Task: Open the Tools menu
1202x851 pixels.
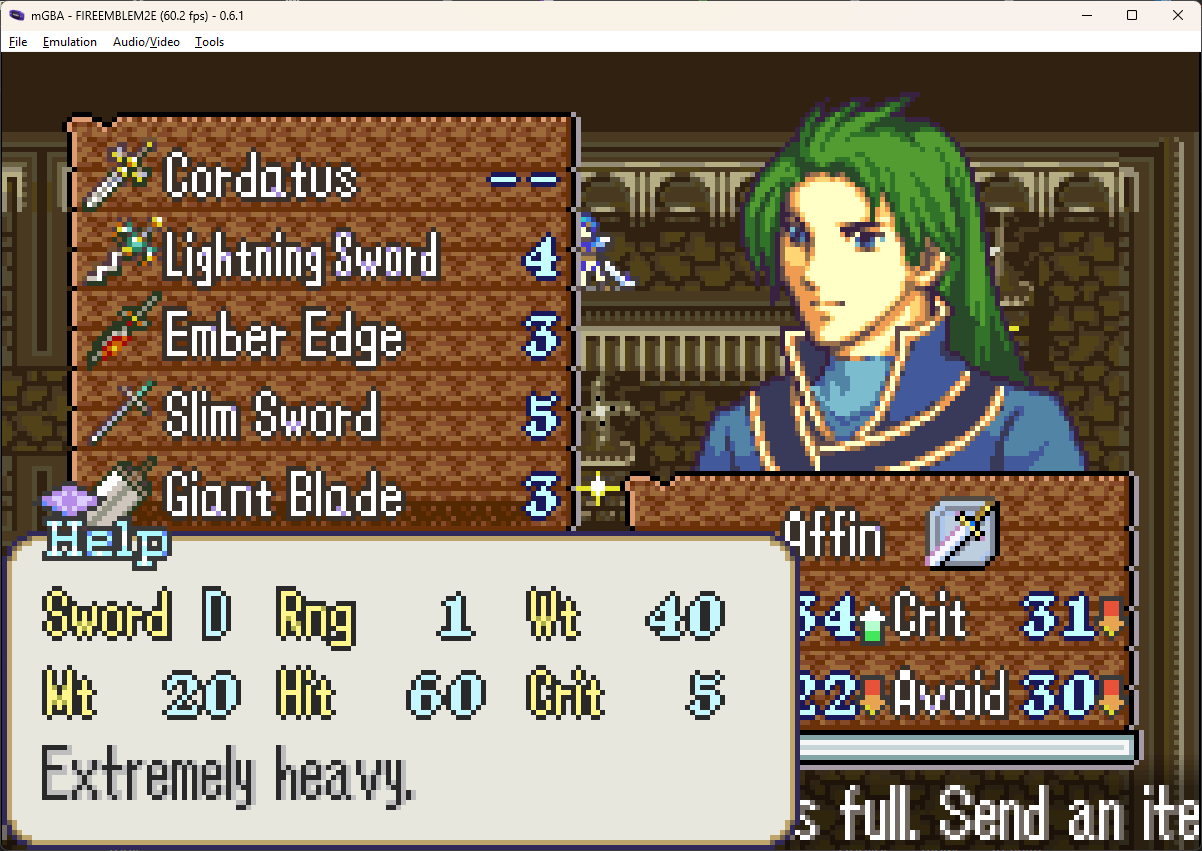Action: tap(209, 42)
